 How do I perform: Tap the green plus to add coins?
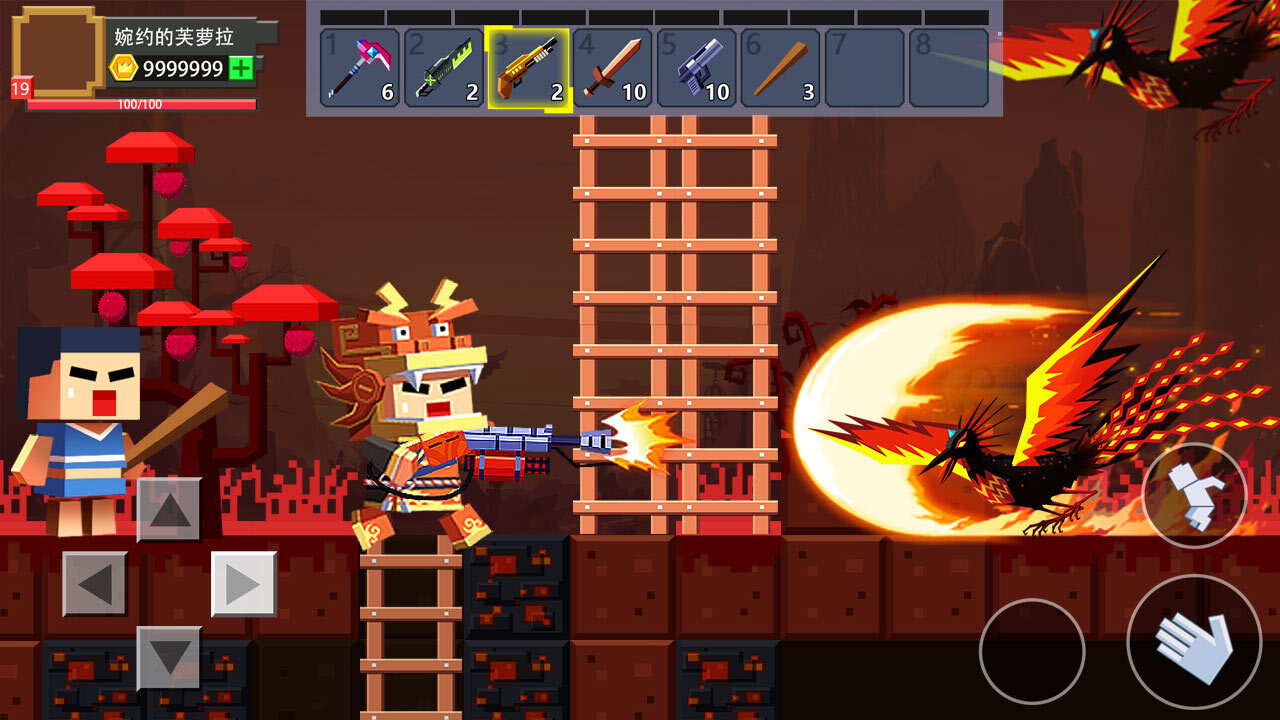pos(241,68)
